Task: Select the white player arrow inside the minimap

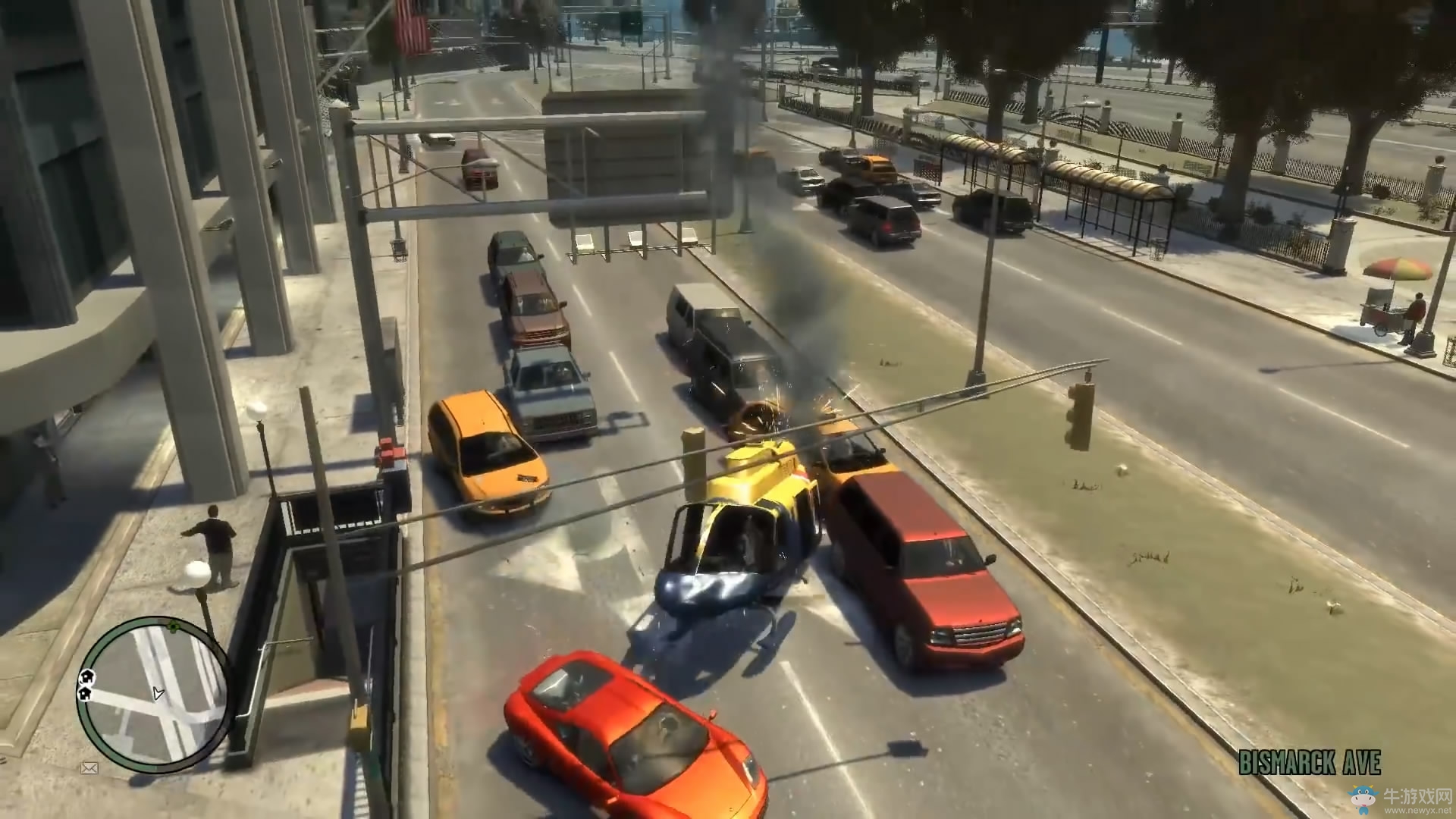Action: click(158, 693)
